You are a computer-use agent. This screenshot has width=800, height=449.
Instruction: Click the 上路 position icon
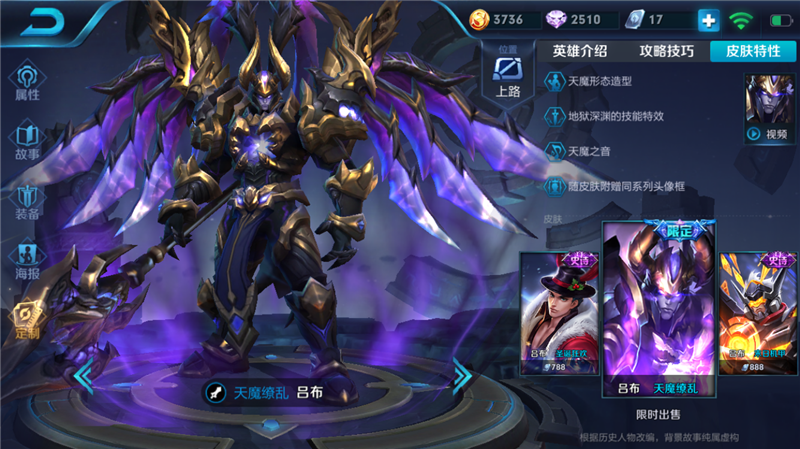pyautogui.click(x=508, y=76)
